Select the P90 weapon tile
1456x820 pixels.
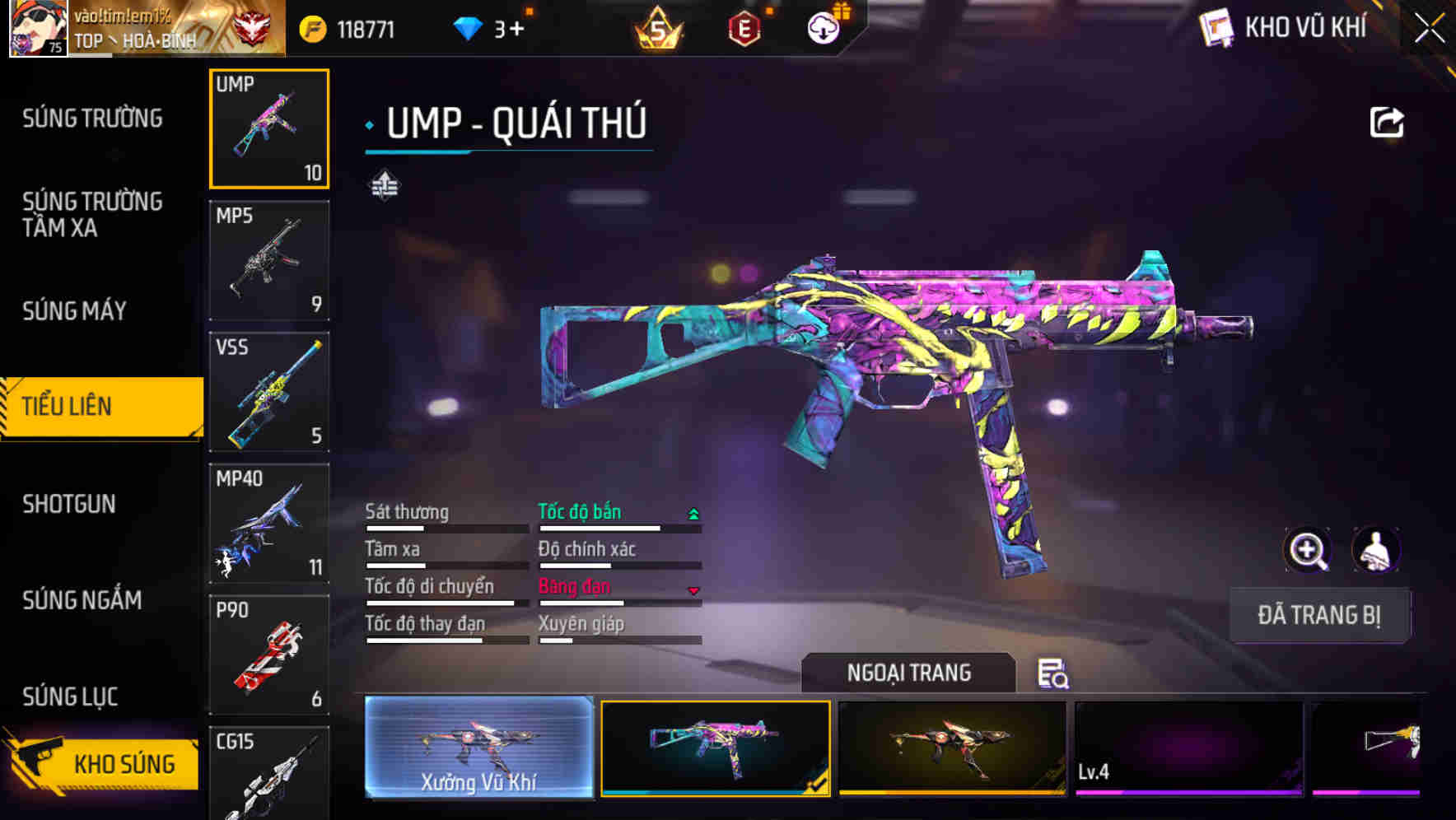(x=269, y=655)
